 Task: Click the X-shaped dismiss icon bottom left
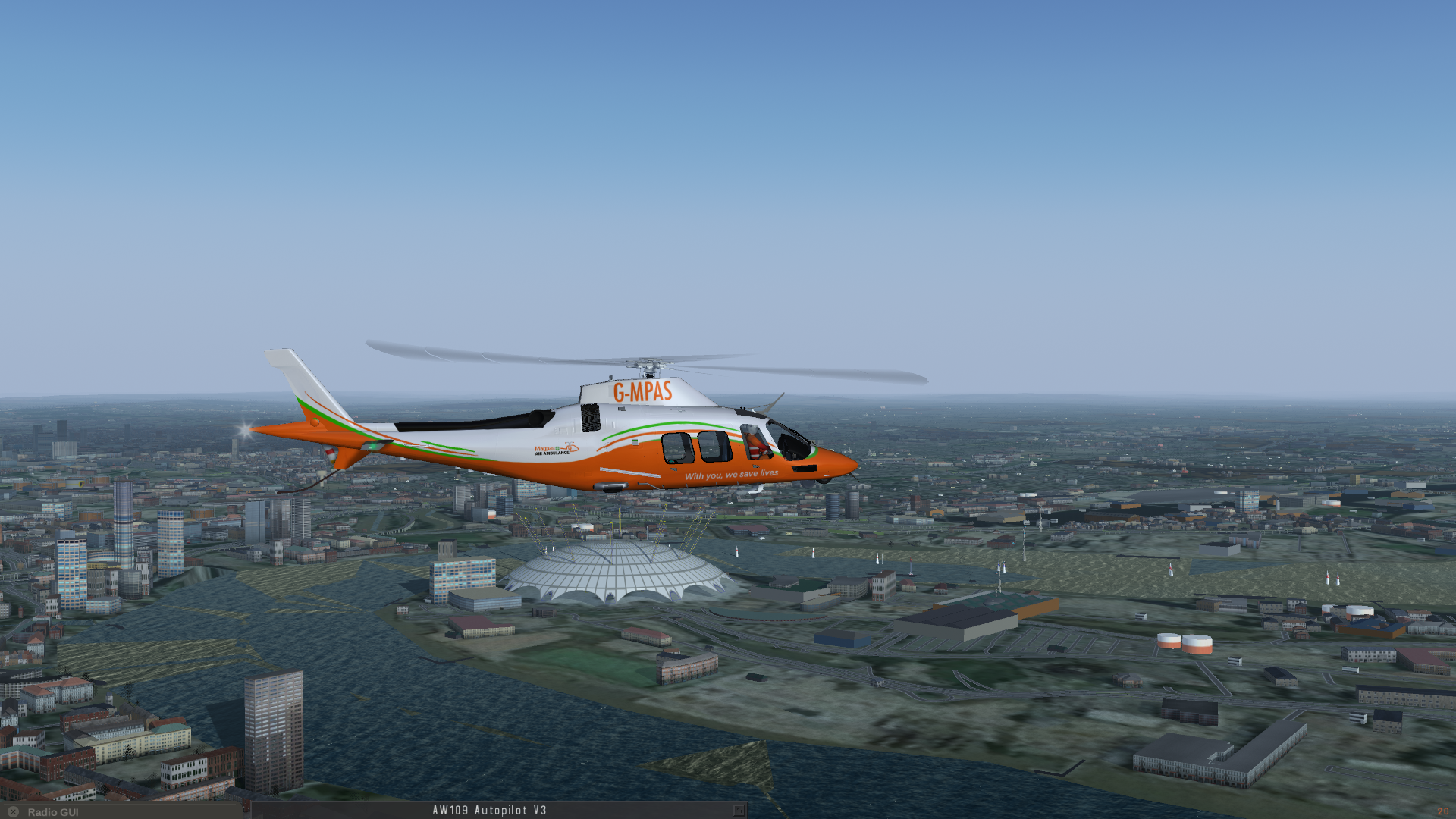[14, 812]
